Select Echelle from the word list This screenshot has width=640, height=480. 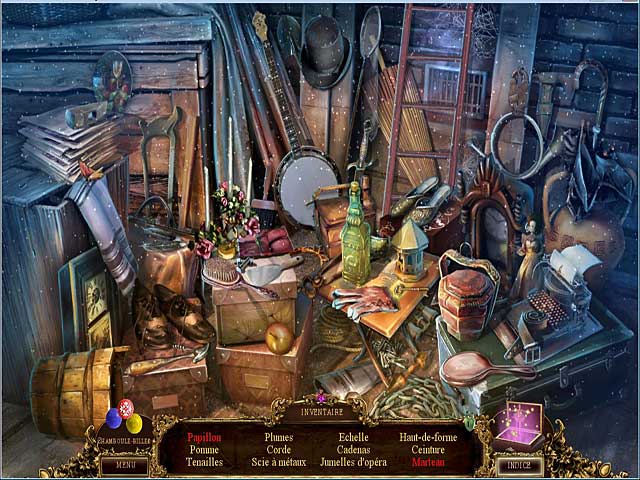click(x=353, y=437)
